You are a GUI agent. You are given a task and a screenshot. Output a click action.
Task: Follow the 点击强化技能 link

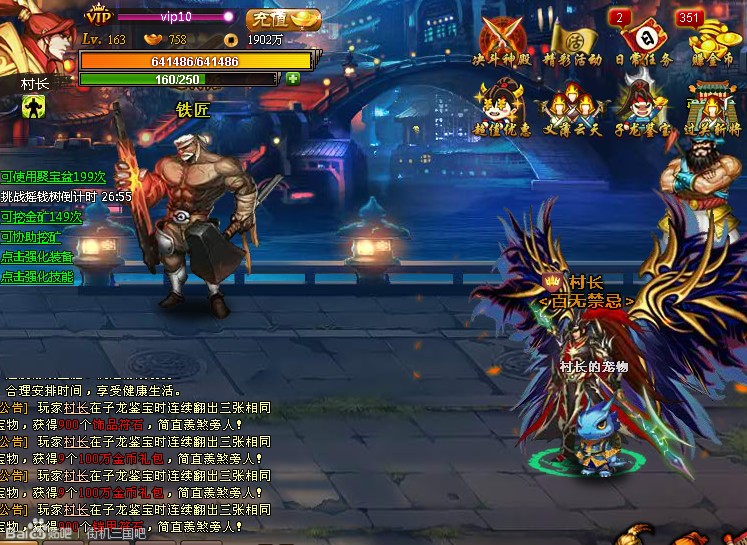click(x=37, y=277)
